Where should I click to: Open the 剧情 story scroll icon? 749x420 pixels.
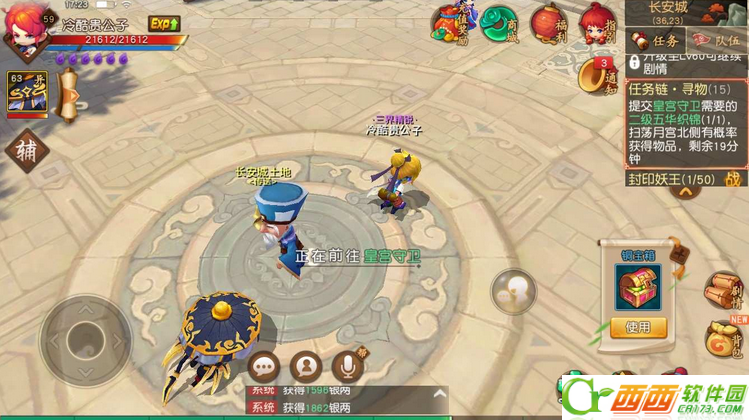point(723,291)
